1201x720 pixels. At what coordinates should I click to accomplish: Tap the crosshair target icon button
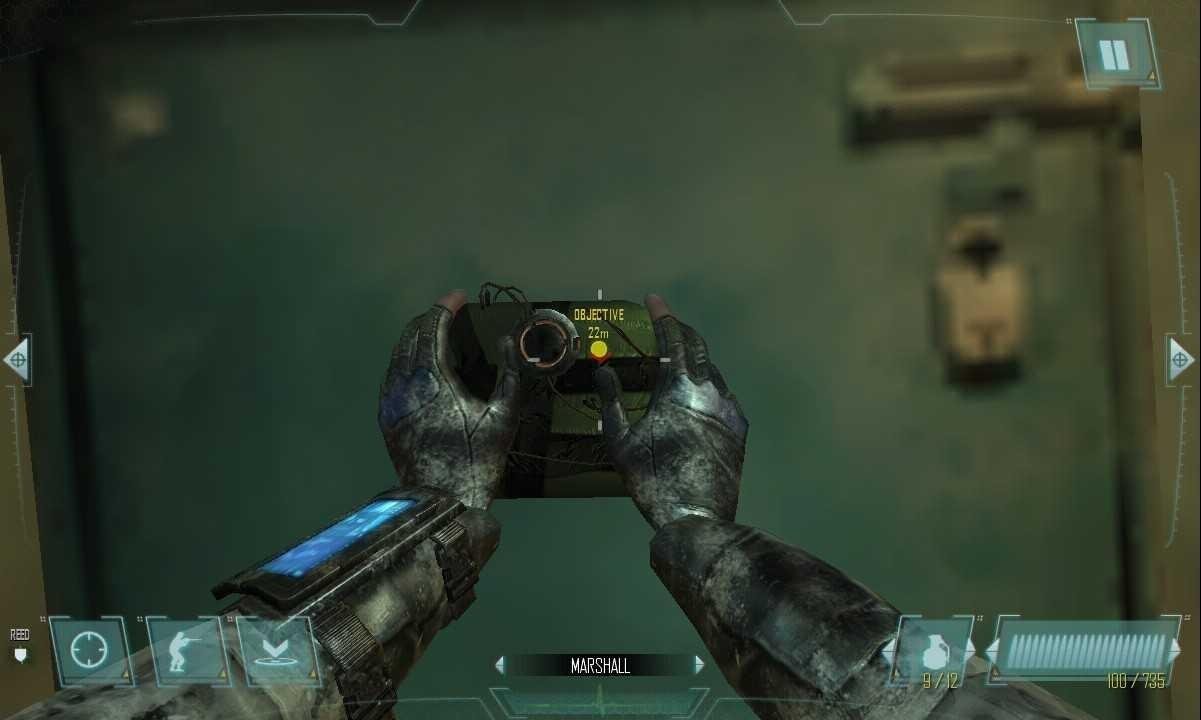[89, 652]
